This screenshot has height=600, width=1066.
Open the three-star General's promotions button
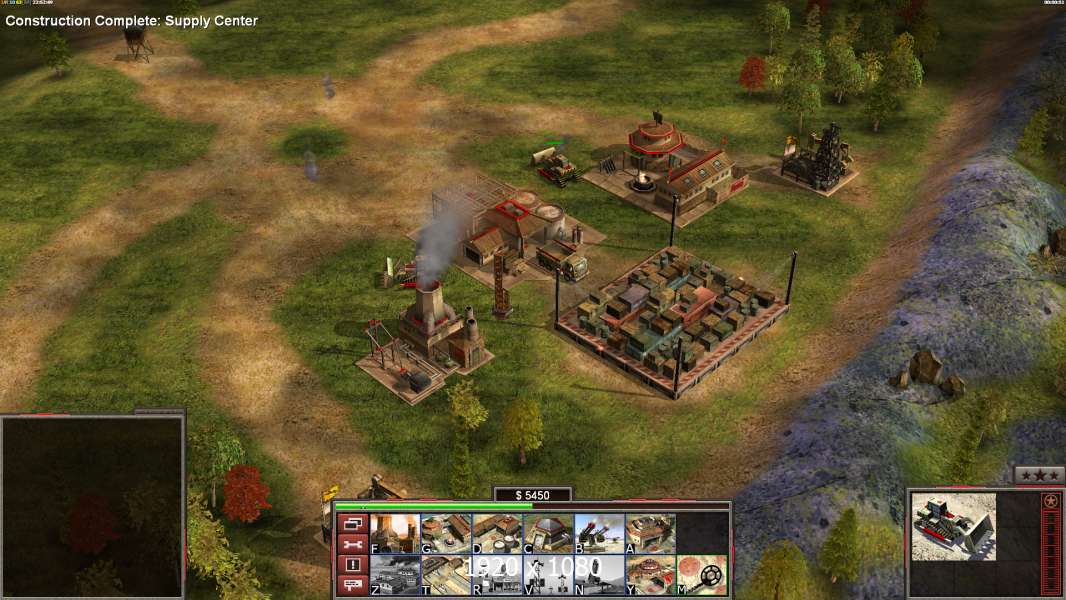[x=1038, y=475]
